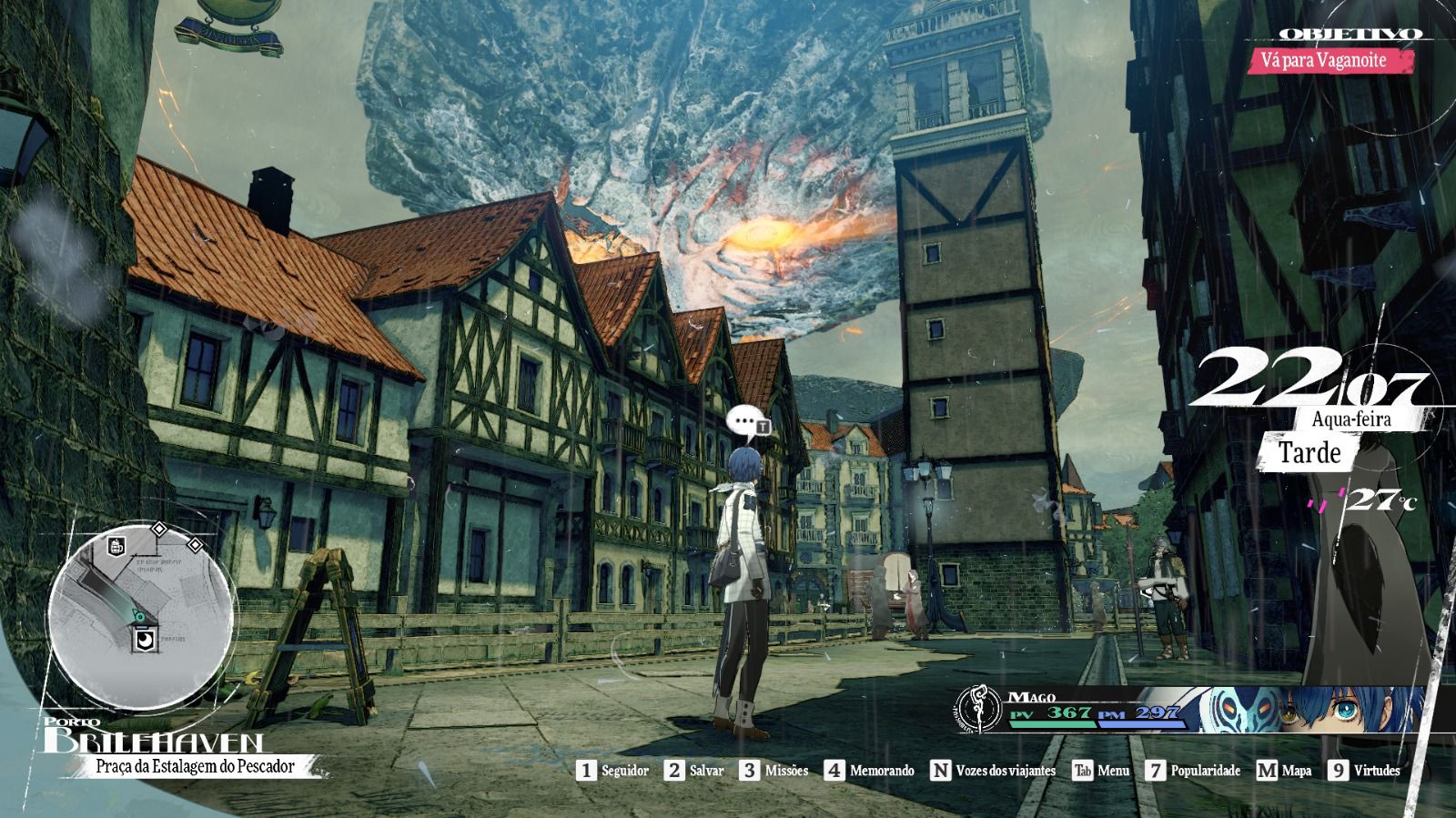1456x818 pixels.
Task: Open the Mapa shortcut
Action: pos(1284,771)
